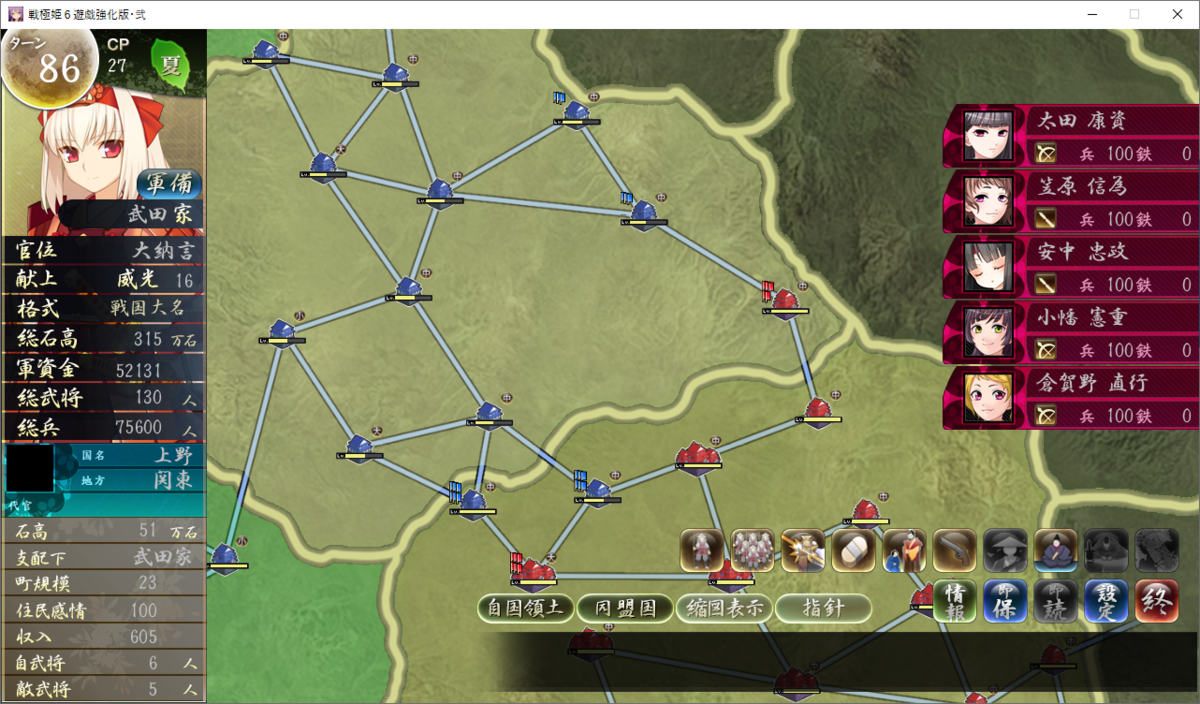Select the 同盟国 button
Viewport: 1200px width, 704px height.
click(x=626, y=607)
